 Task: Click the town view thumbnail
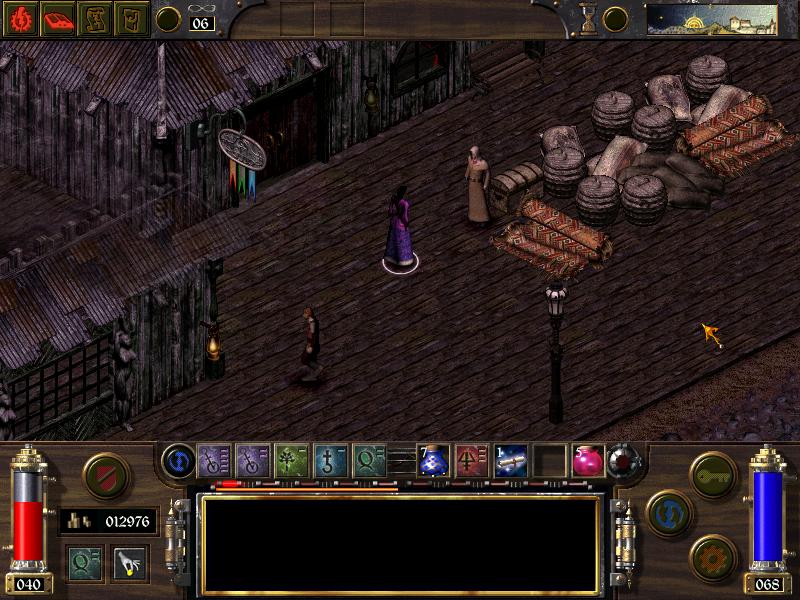[x=711, y=19]
